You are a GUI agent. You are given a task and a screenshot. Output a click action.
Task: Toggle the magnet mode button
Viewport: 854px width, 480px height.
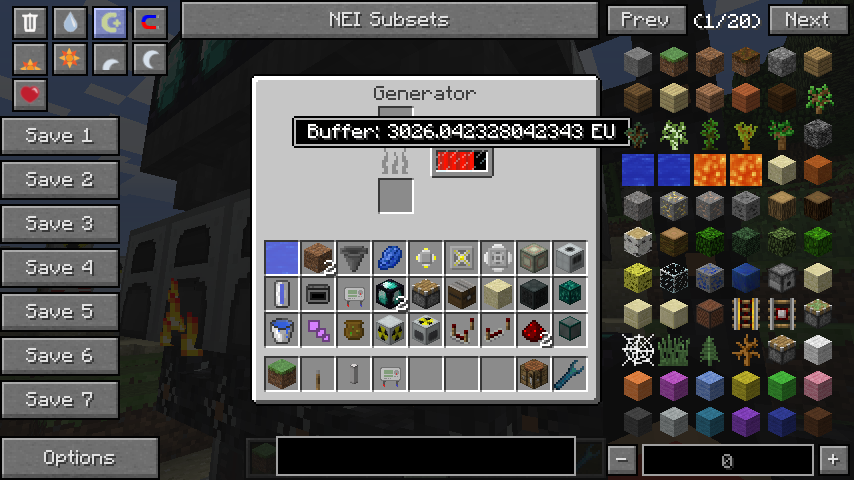(150, 22)
